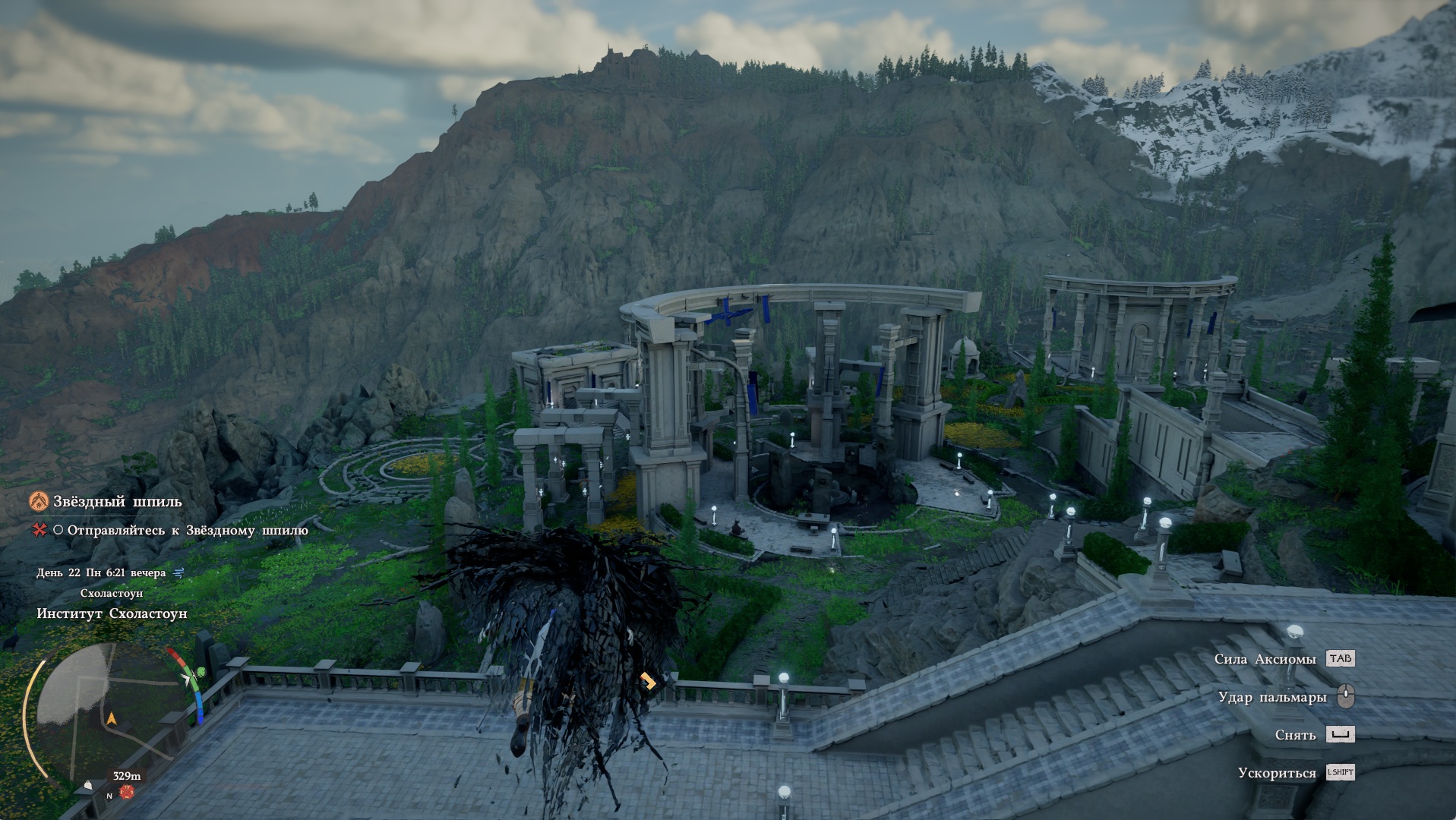The height and width of the screenshot is (820, 1456).
Task: Click the orange quest emblem beside Звёздный шпиль
Action: [x=39, y=501]
